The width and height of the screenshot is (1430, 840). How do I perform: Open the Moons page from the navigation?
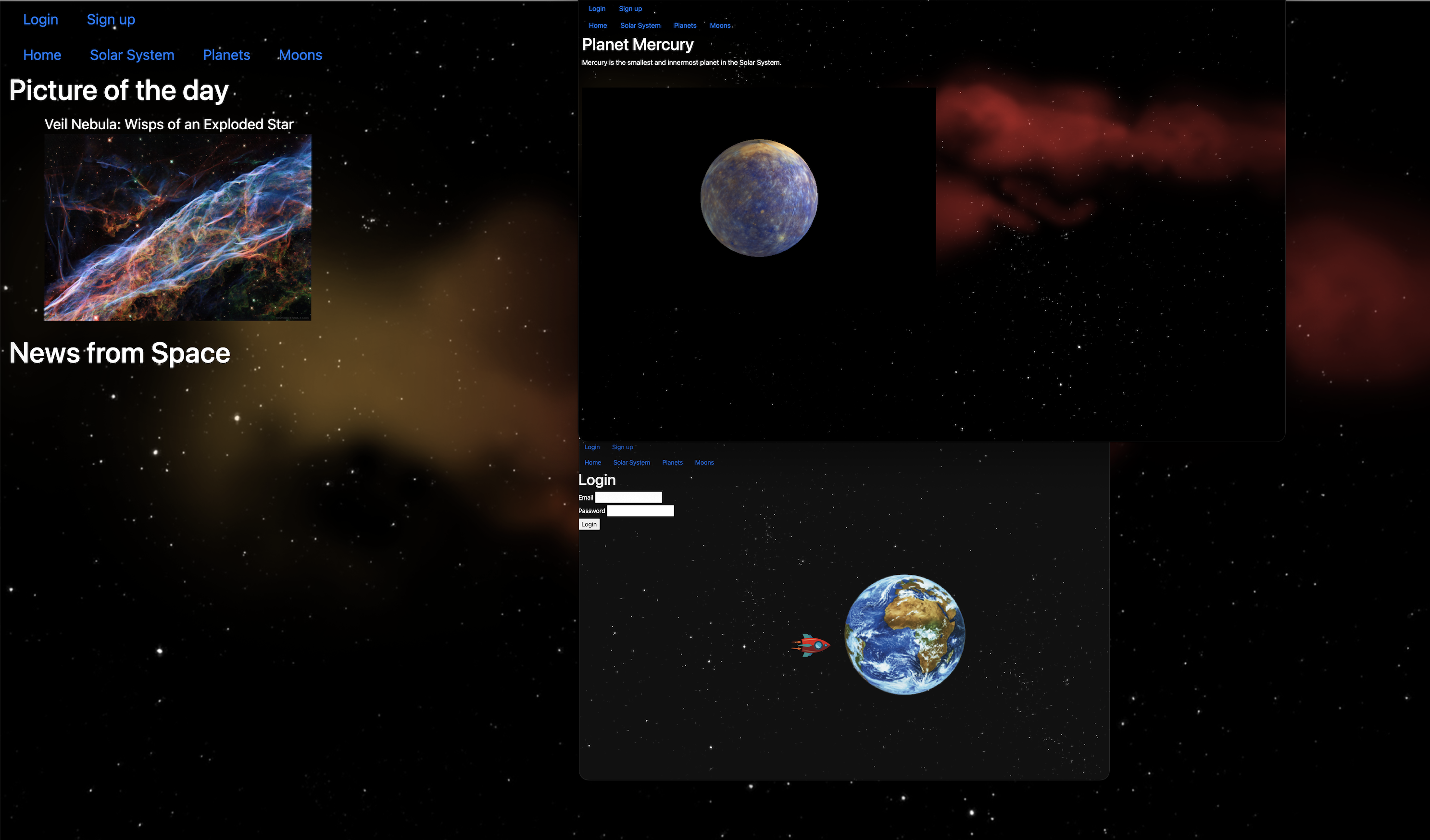tap(300, 54)
